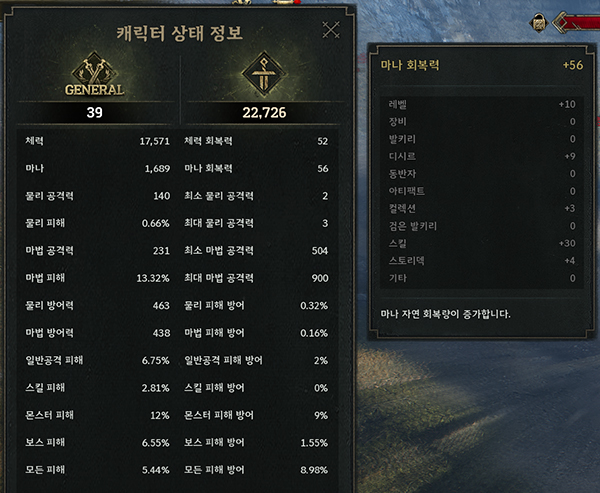The image size is (600, 493).
Task: Switch to the GENERAL stats tab
Action: (x=97, y=77)
